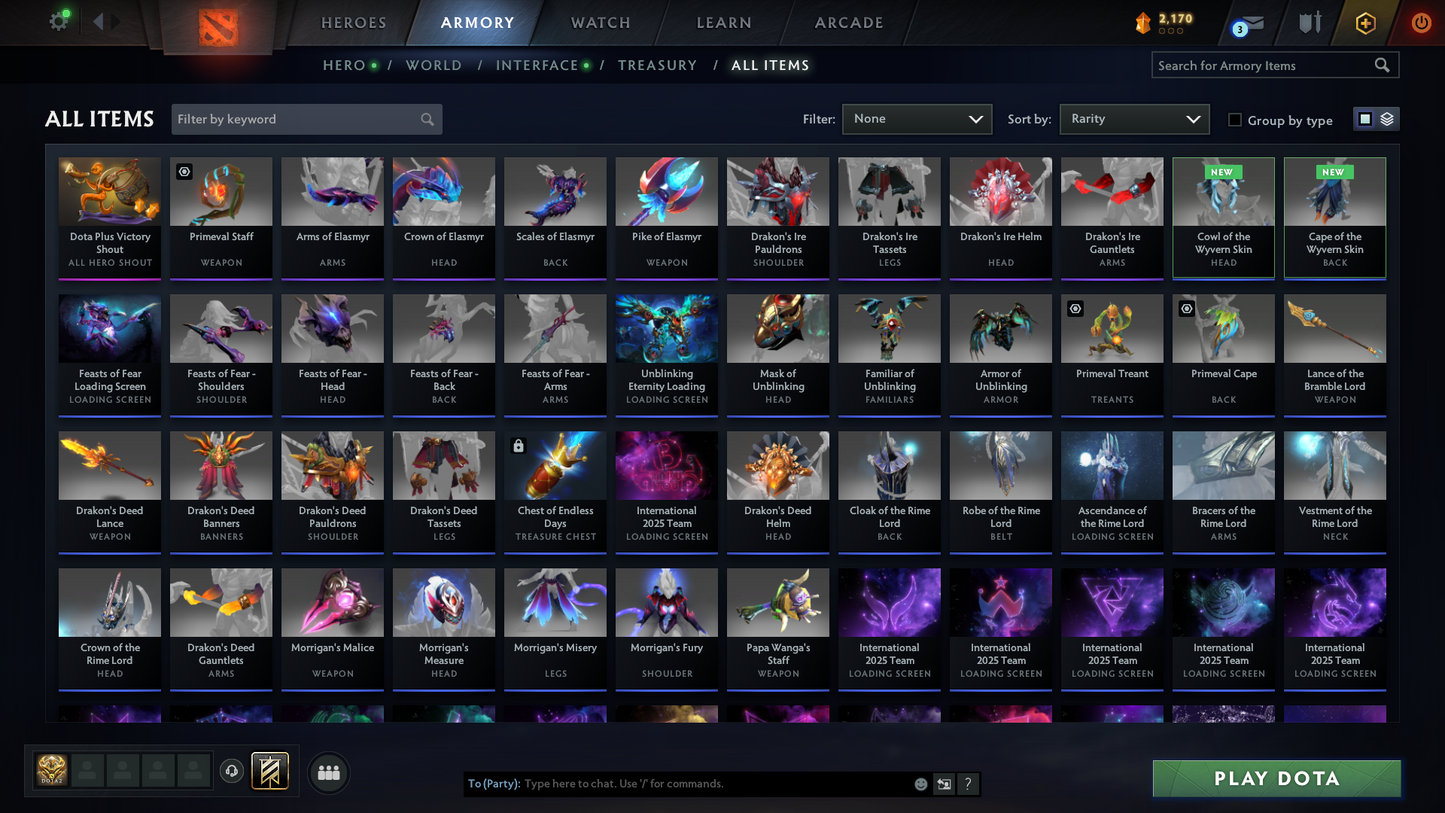
Task: Open the voice chat headset icon
Action: point(230,770)
